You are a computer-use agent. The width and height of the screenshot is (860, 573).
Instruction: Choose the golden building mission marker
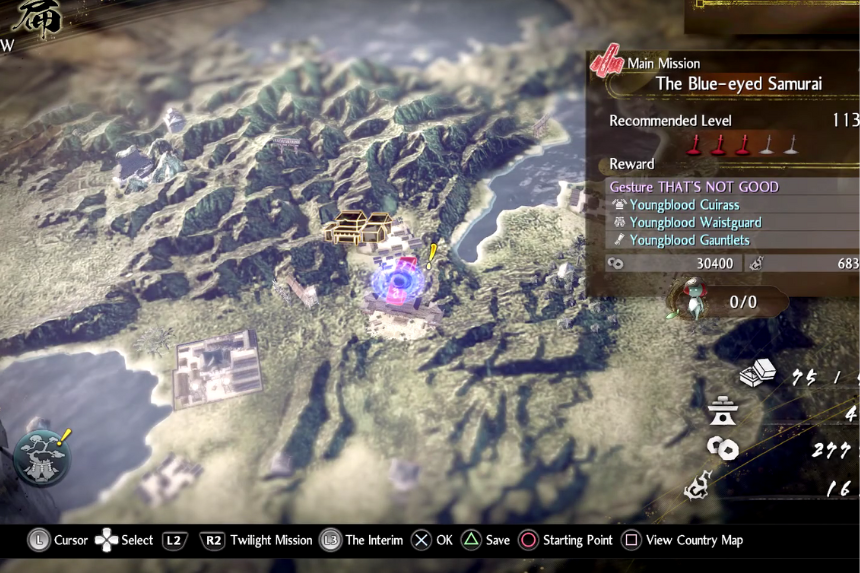click(357, 227)
